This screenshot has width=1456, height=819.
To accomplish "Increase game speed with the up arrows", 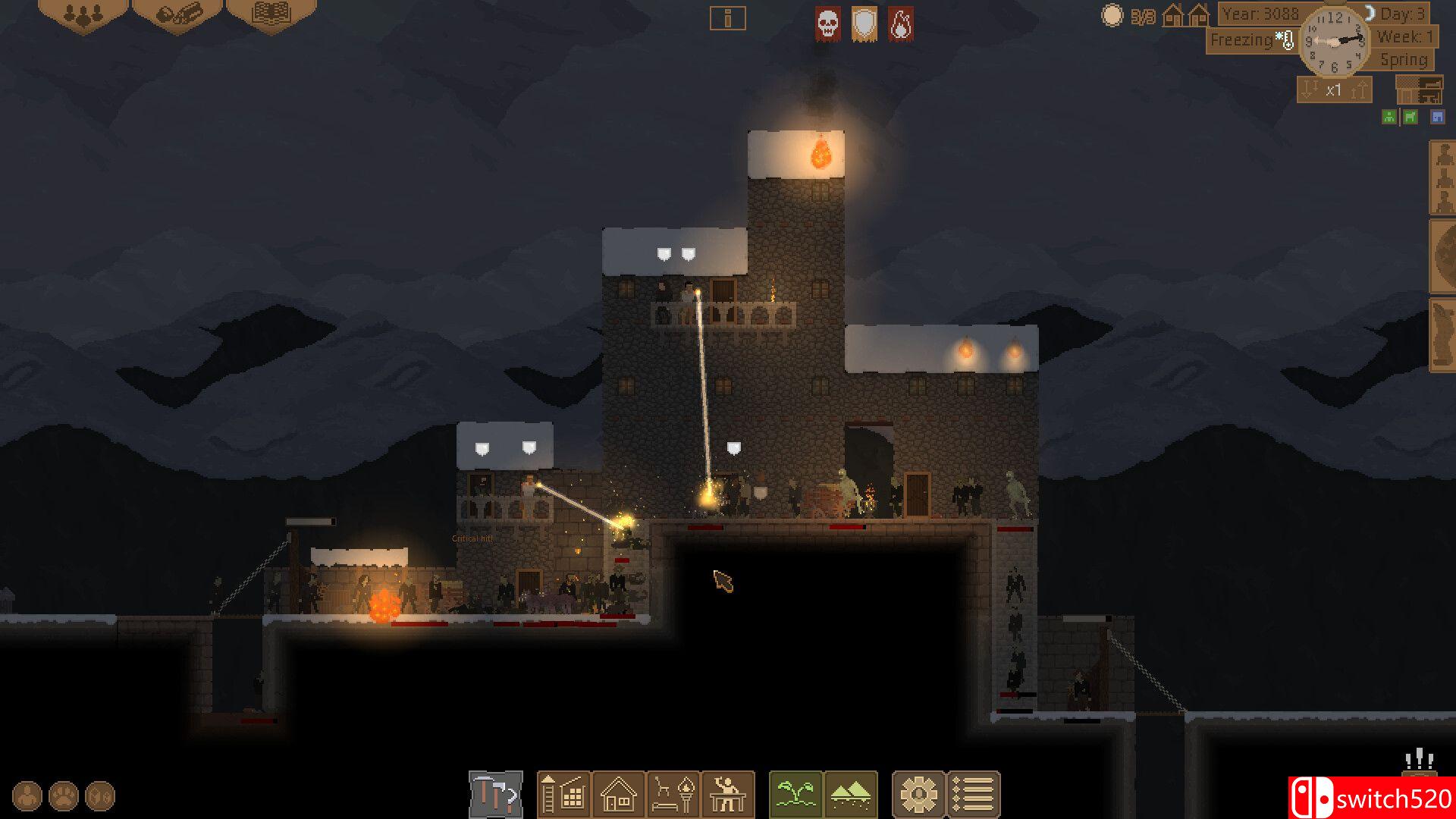I will (1359, 91).
